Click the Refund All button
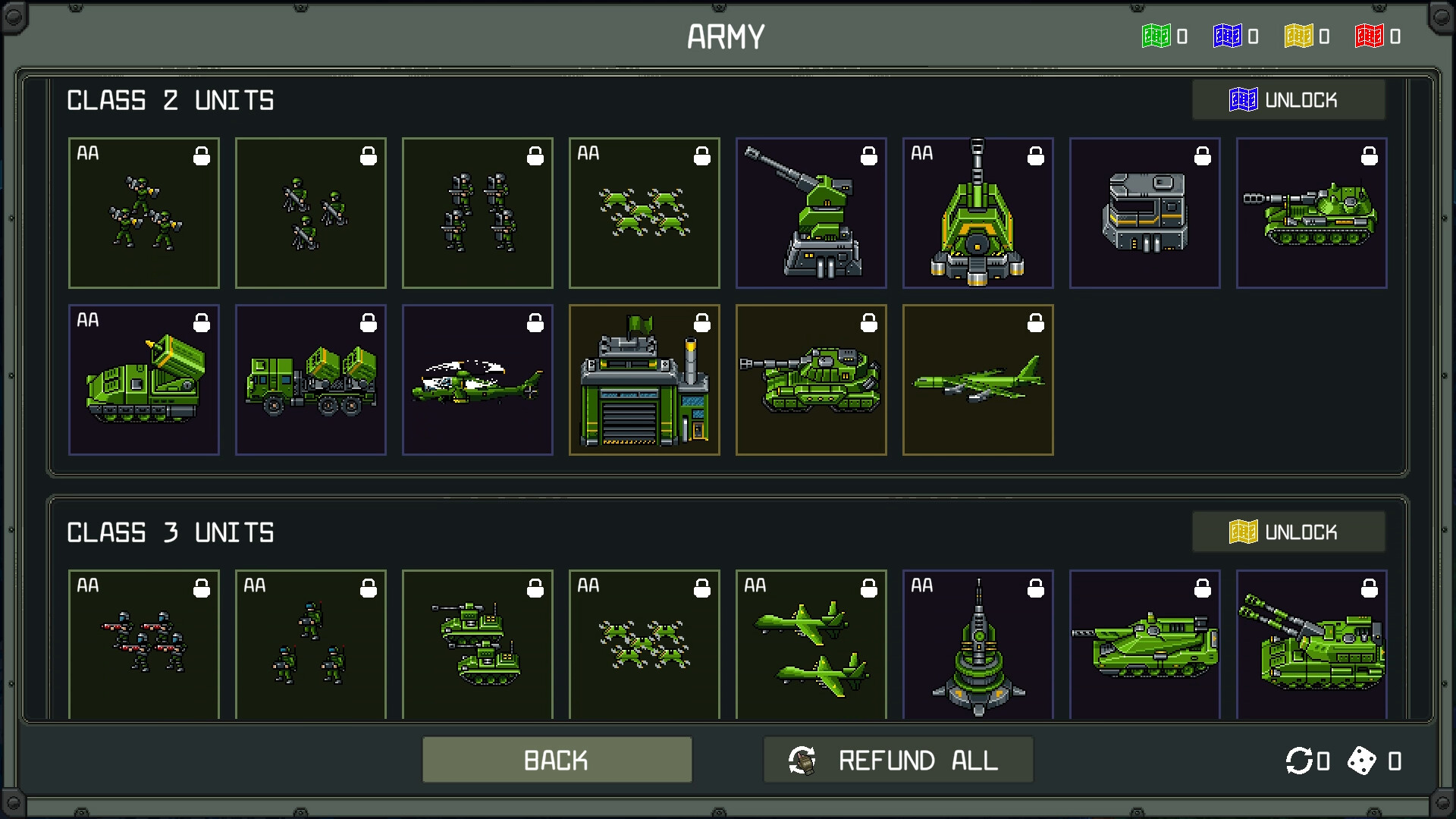This screenshot has width=1456, height=819. [x=898, y=759]
